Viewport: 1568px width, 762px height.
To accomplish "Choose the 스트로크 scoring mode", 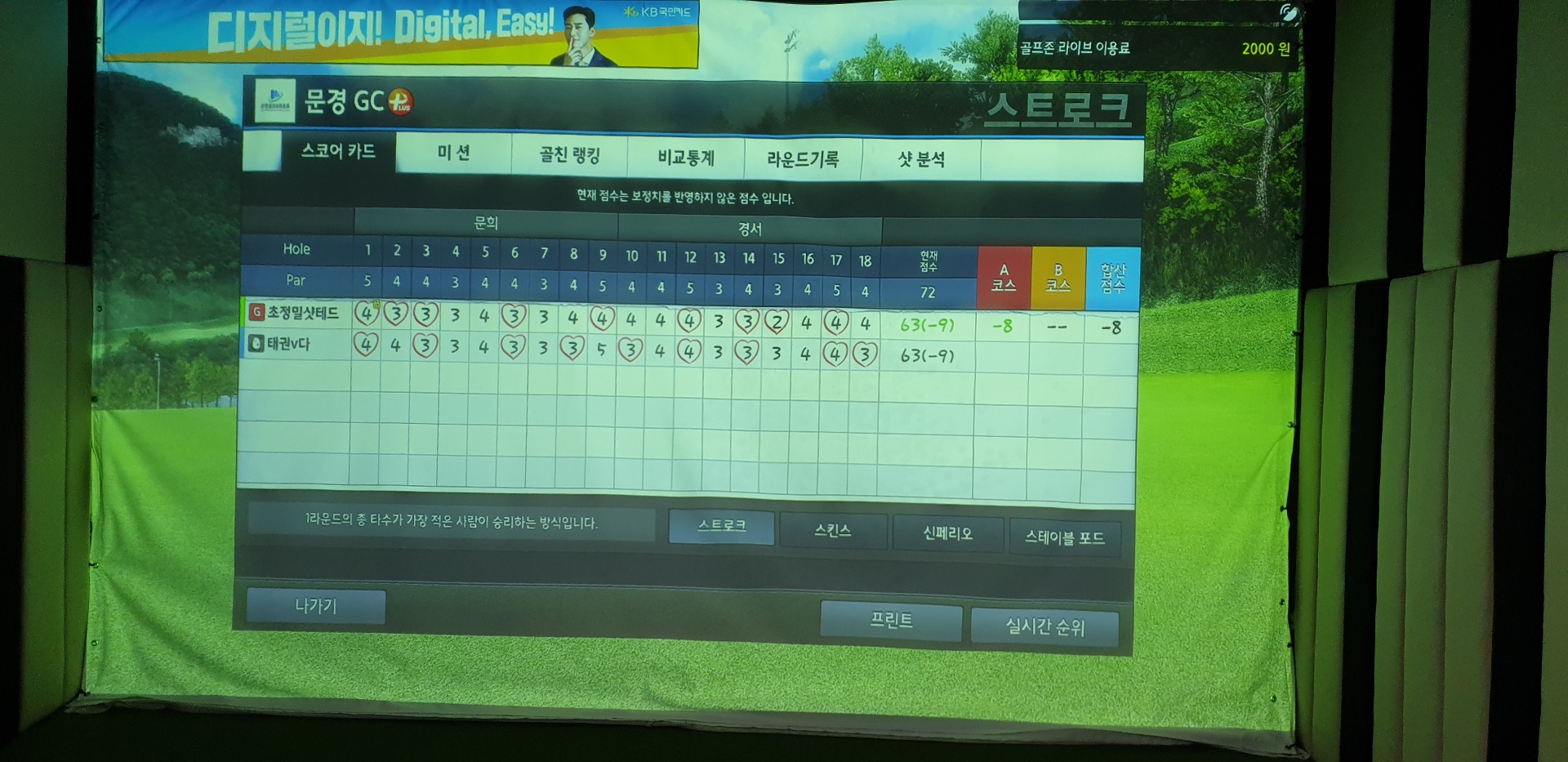I will [x=721, y=526].
